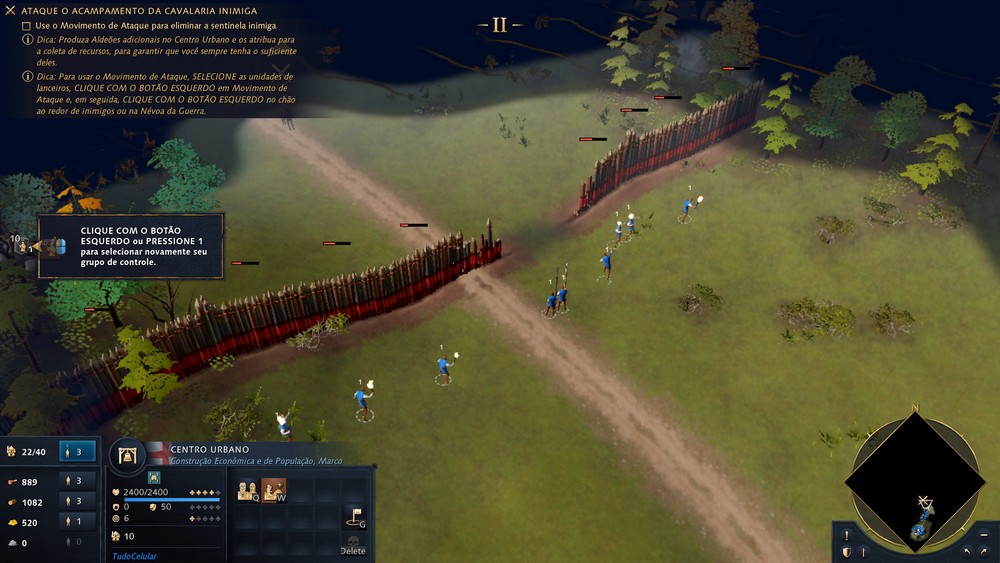The width and height of the screenshot is (1000, 563).
Task: Set rally point with the flag icon
Action: pyautogui.click(x=354, y=516)
